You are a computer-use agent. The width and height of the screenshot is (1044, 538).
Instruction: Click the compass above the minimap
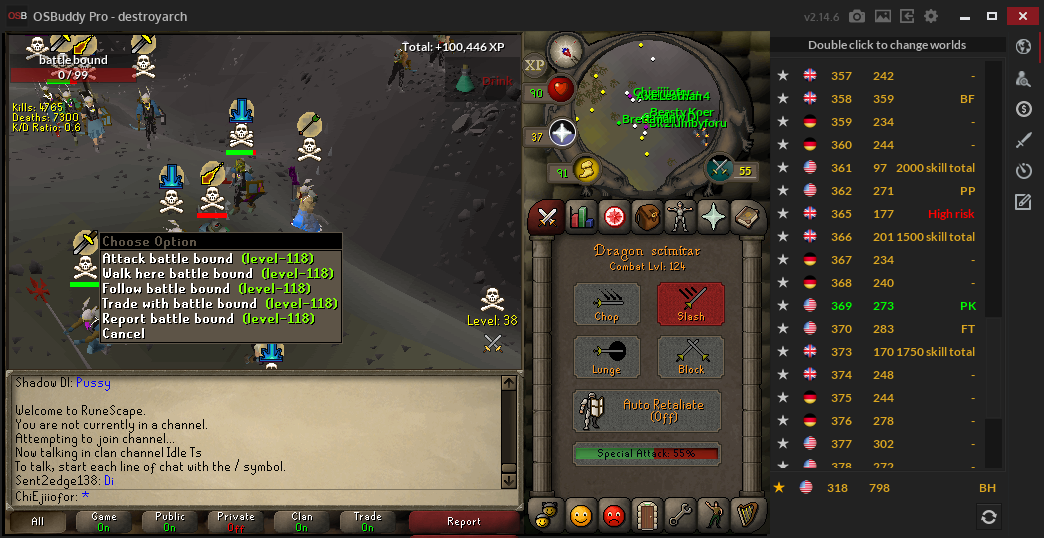click(567, 48)
